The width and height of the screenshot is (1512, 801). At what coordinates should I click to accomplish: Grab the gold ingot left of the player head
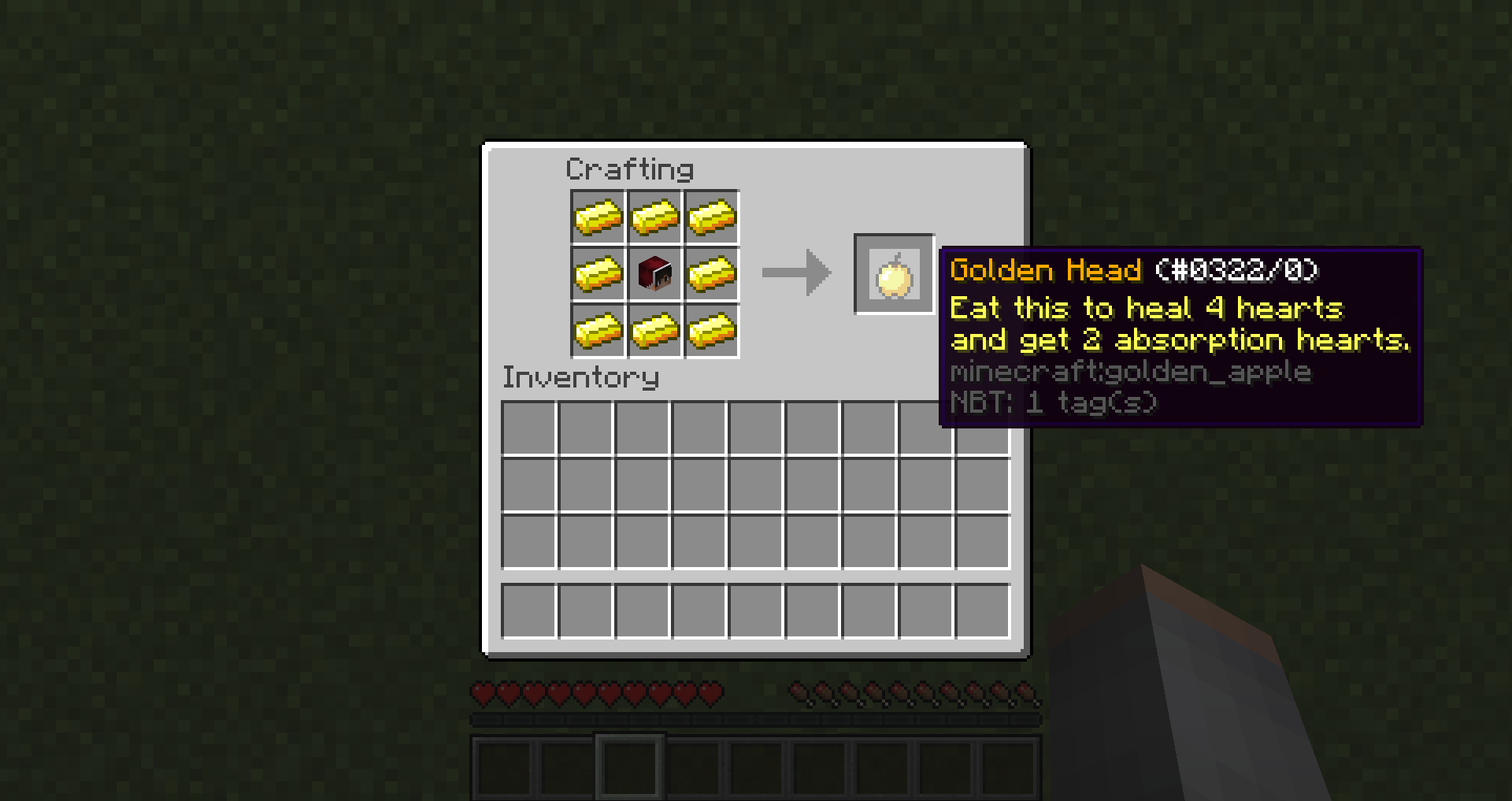(x=598, y=275)
